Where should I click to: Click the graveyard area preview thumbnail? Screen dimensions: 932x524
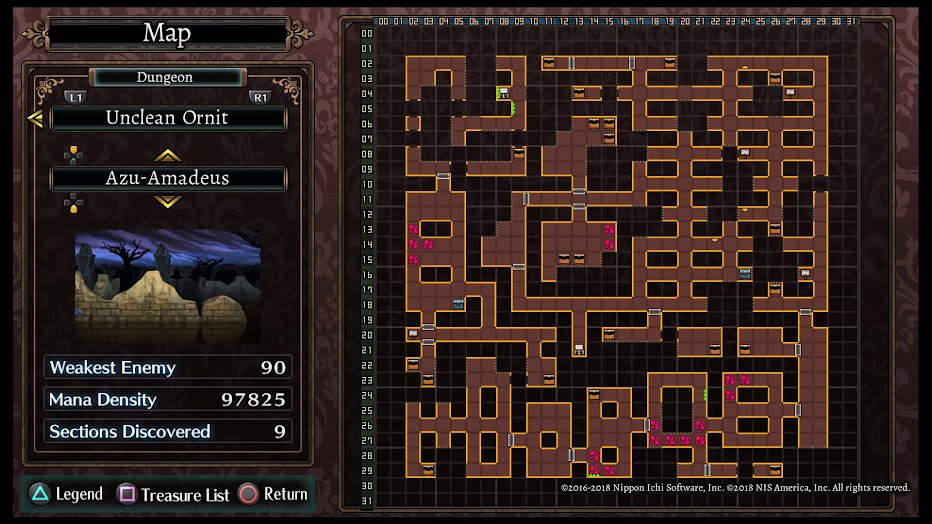[168, 285]
